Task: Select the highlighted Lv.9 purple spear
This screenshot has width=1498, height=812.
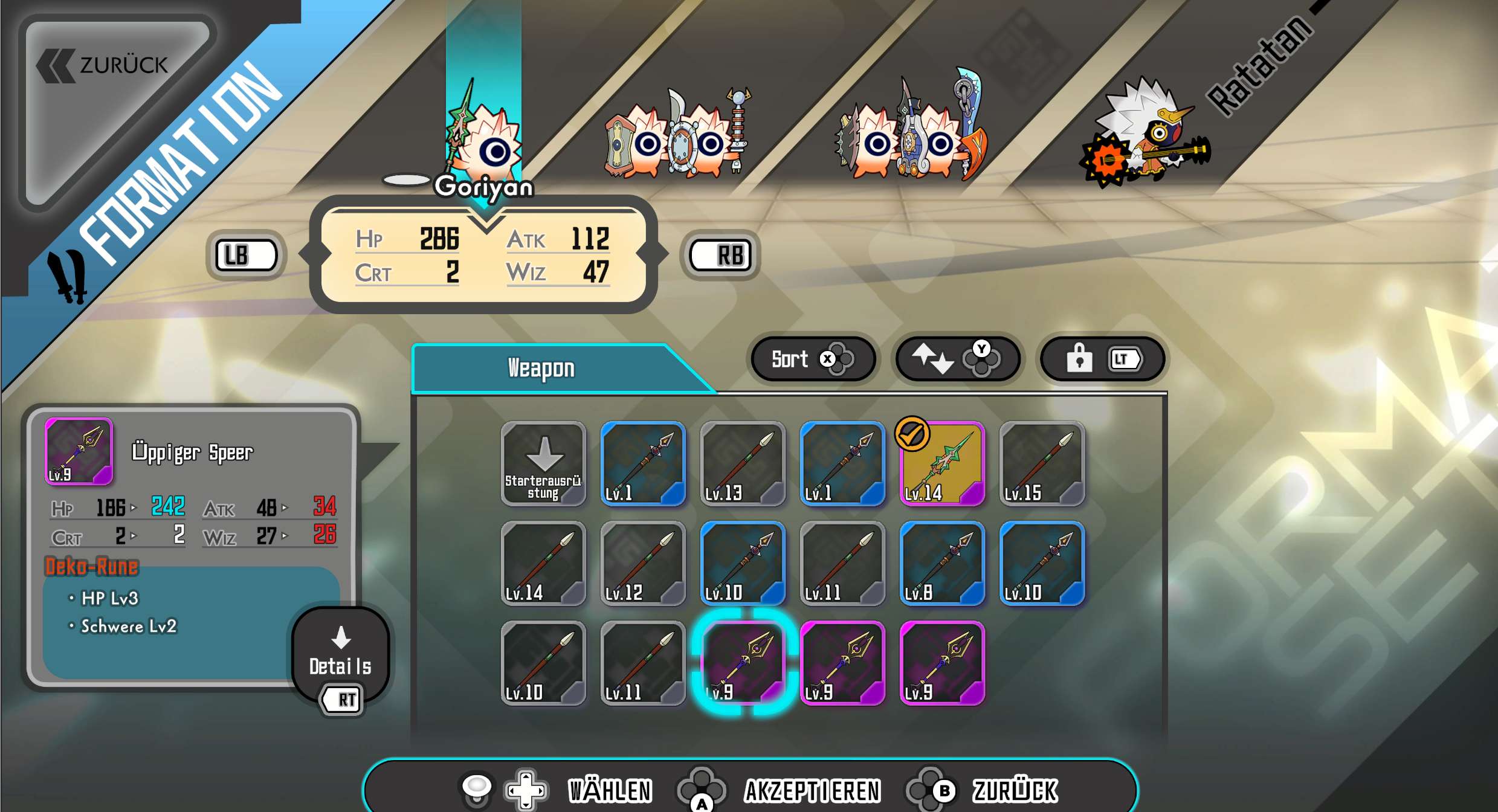Action: pyautogui.click(x=743, y=663)
